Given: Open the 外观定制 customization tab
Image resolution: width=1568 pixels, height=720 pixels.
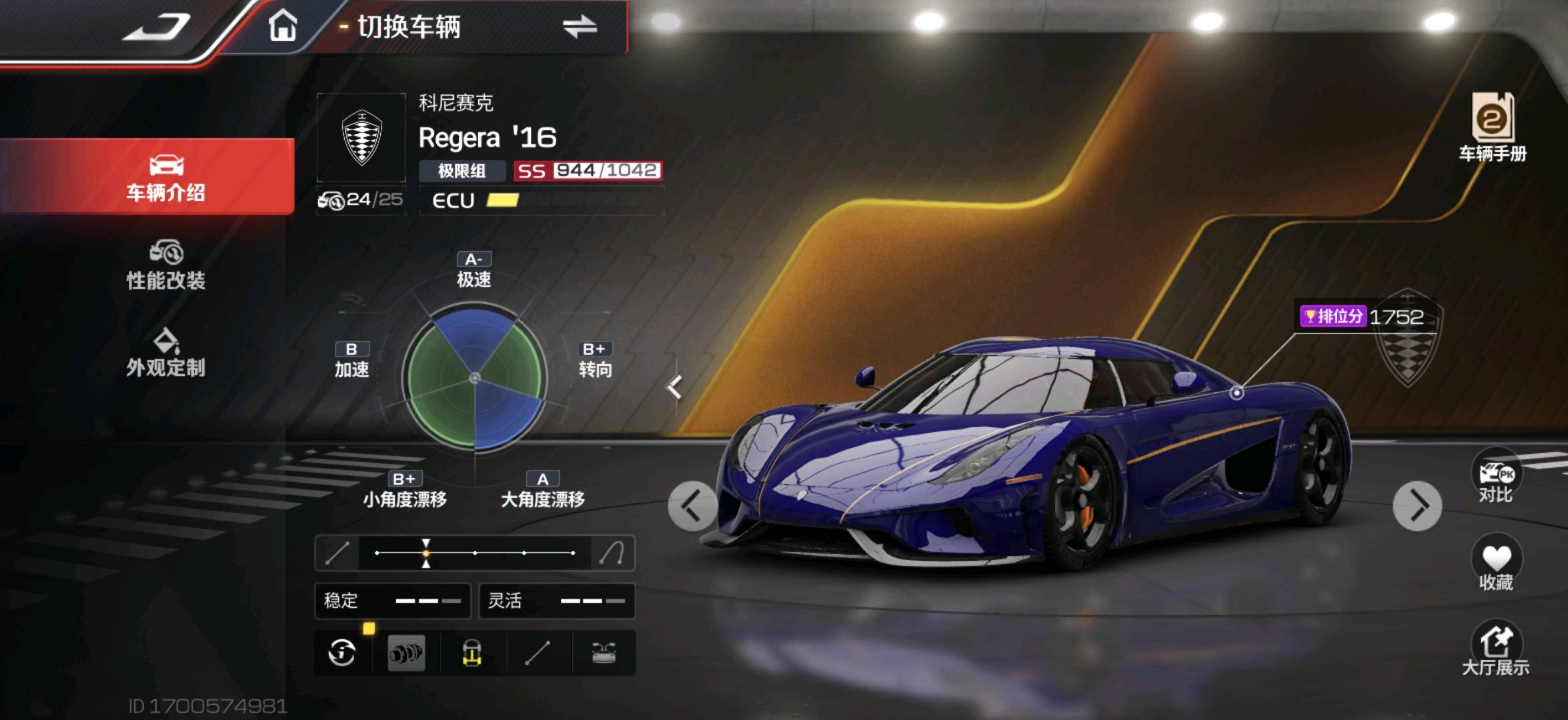Looking at the screenshot, I should pyautogui.click(x=165, y=353).
